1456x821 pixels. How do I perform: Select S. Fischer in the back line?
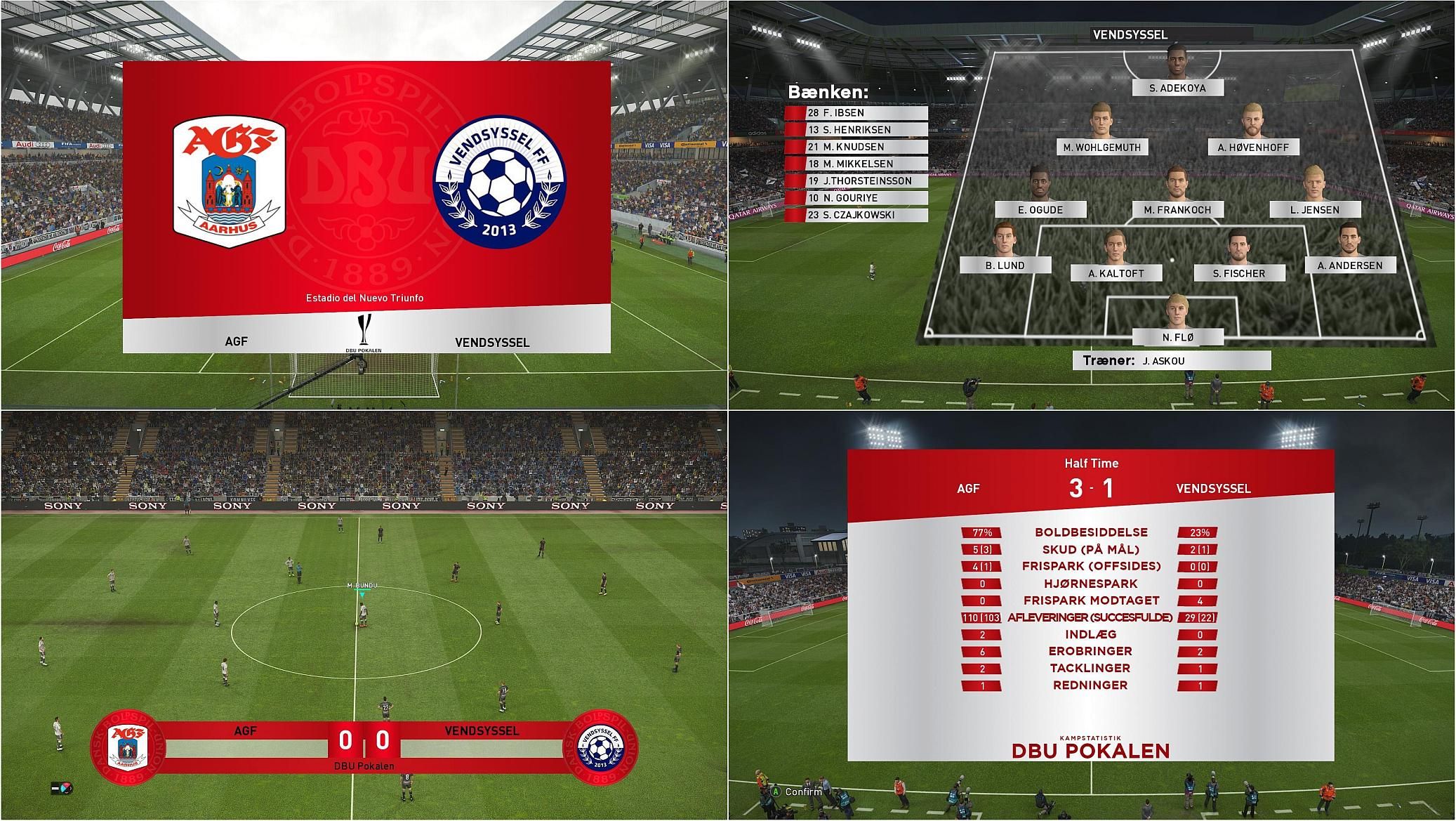click(1239, 273)
